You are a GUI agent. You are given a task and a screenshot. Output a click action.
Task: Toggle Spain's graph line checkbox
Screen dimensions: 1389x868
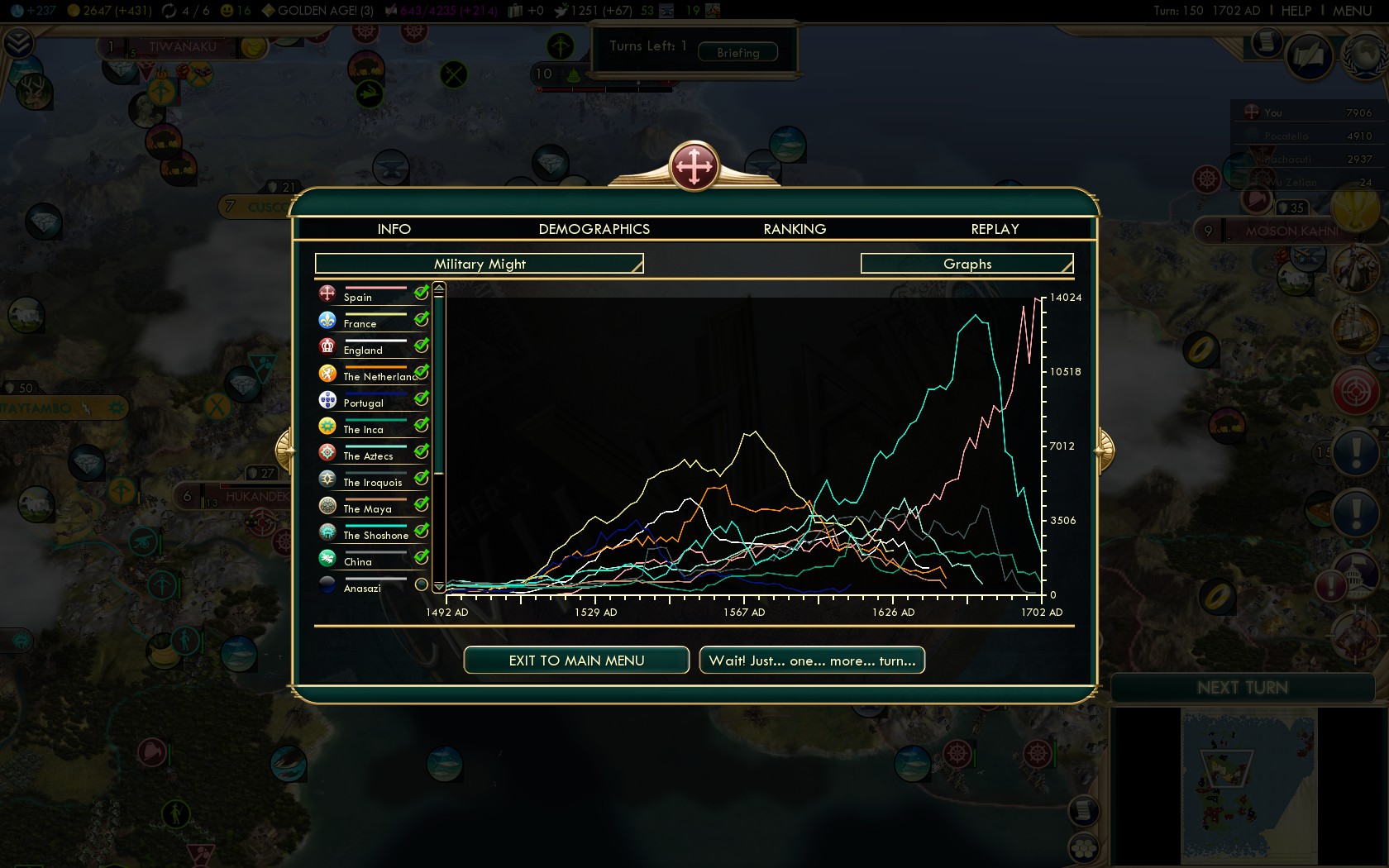point(421,293)
